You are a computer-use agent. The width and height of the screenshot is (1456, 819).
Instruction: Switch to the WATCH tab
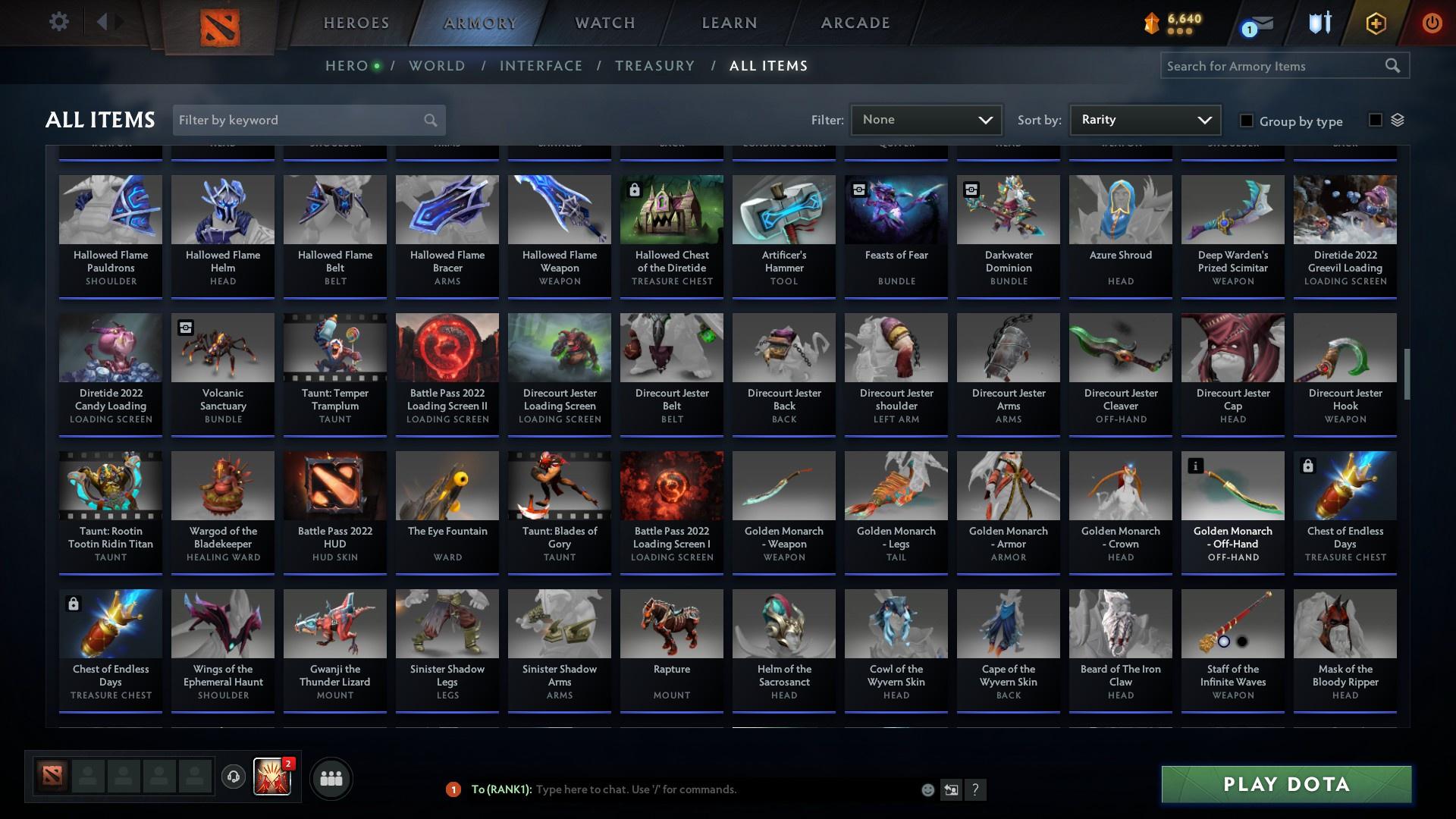coord(604,23)
